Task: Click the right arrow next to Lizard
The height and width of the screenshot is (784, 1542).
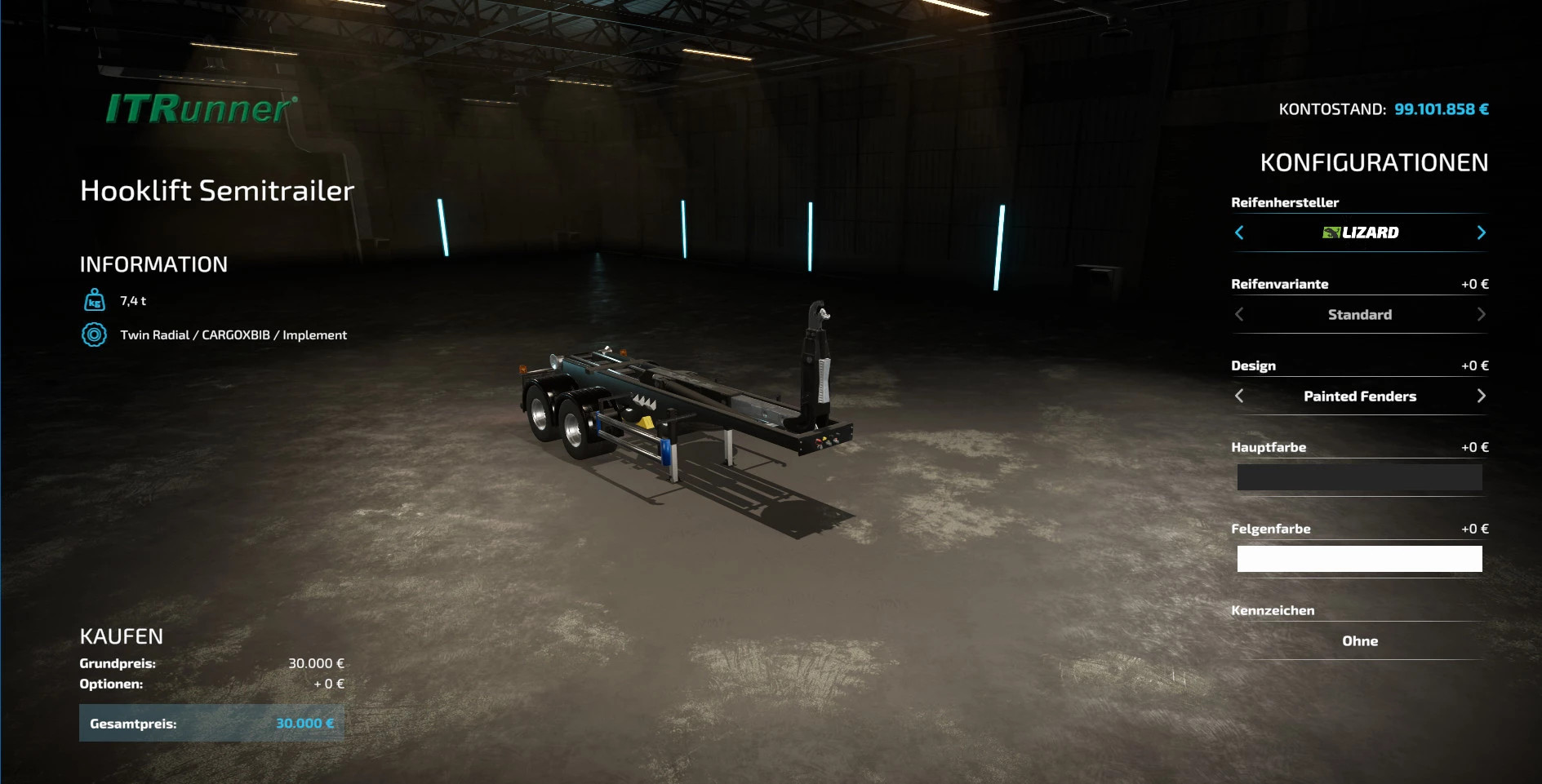Action: tap(1481, 233)
